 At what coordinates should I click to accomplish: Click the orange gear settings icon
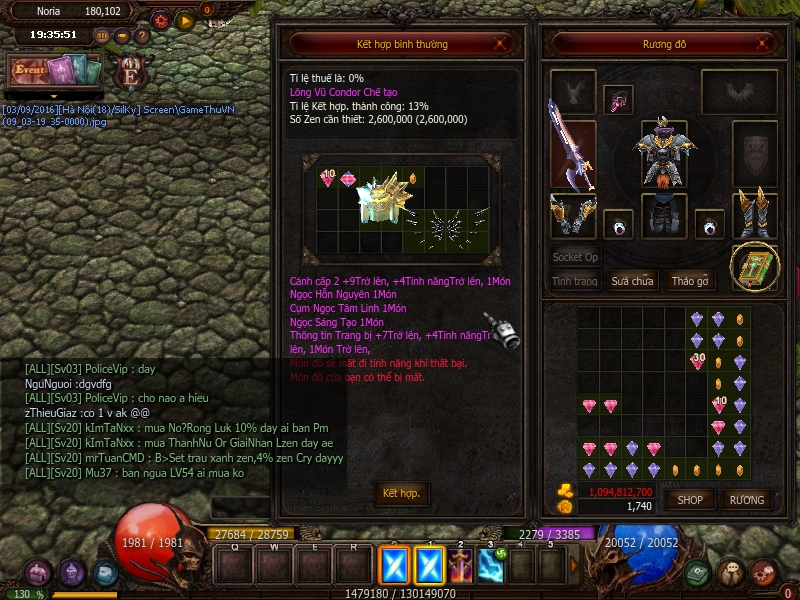point(161,20)
